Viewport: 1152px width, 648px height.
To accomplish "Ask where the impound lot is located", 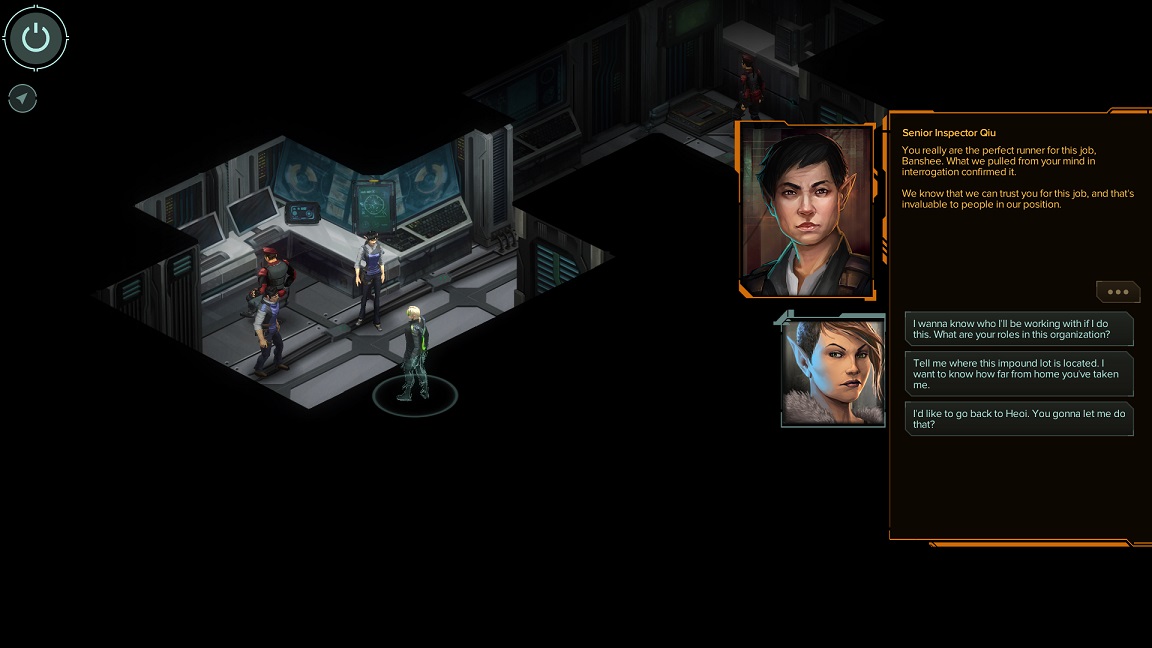I will [x=1019, y=374].
